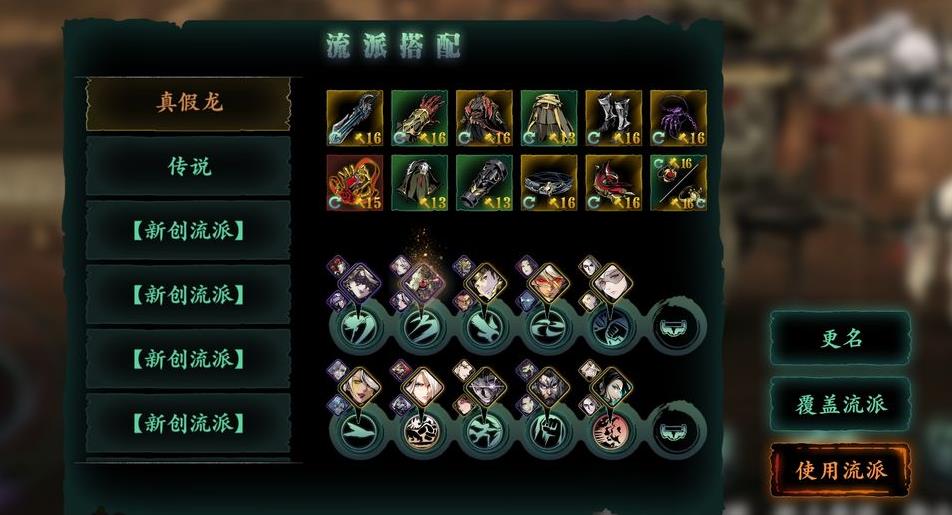Screen dimensions: 952x515
Task: Choose the red winged helmet slot
Action: pos(613,182)
